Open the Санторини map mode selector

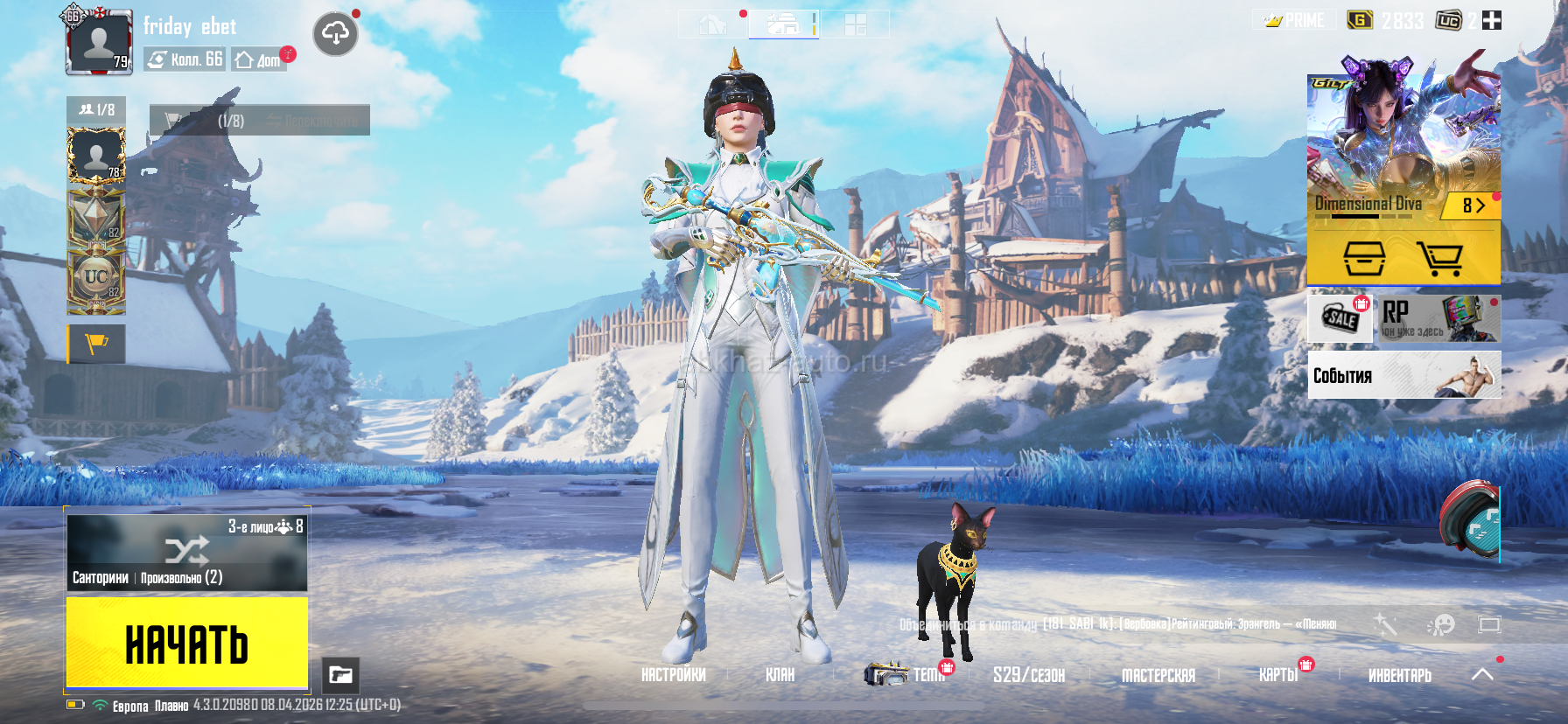coord(186,553)
